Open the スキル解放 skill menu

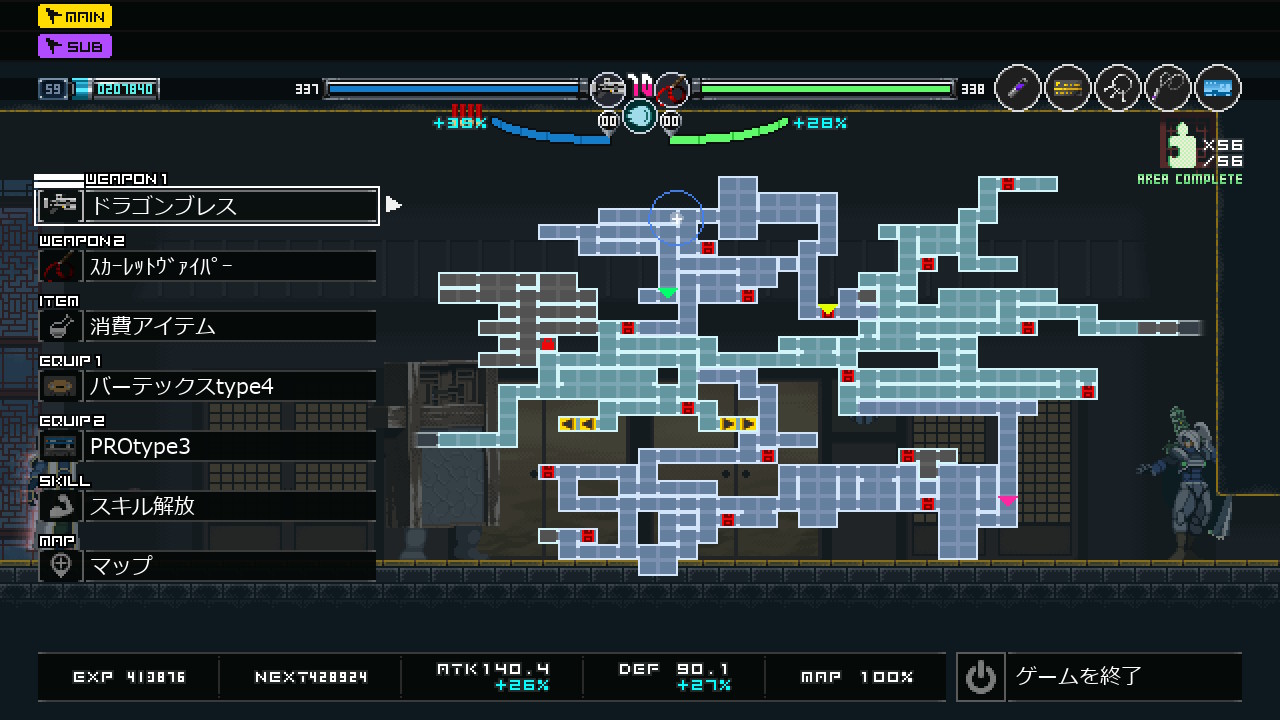pos(207,506)
